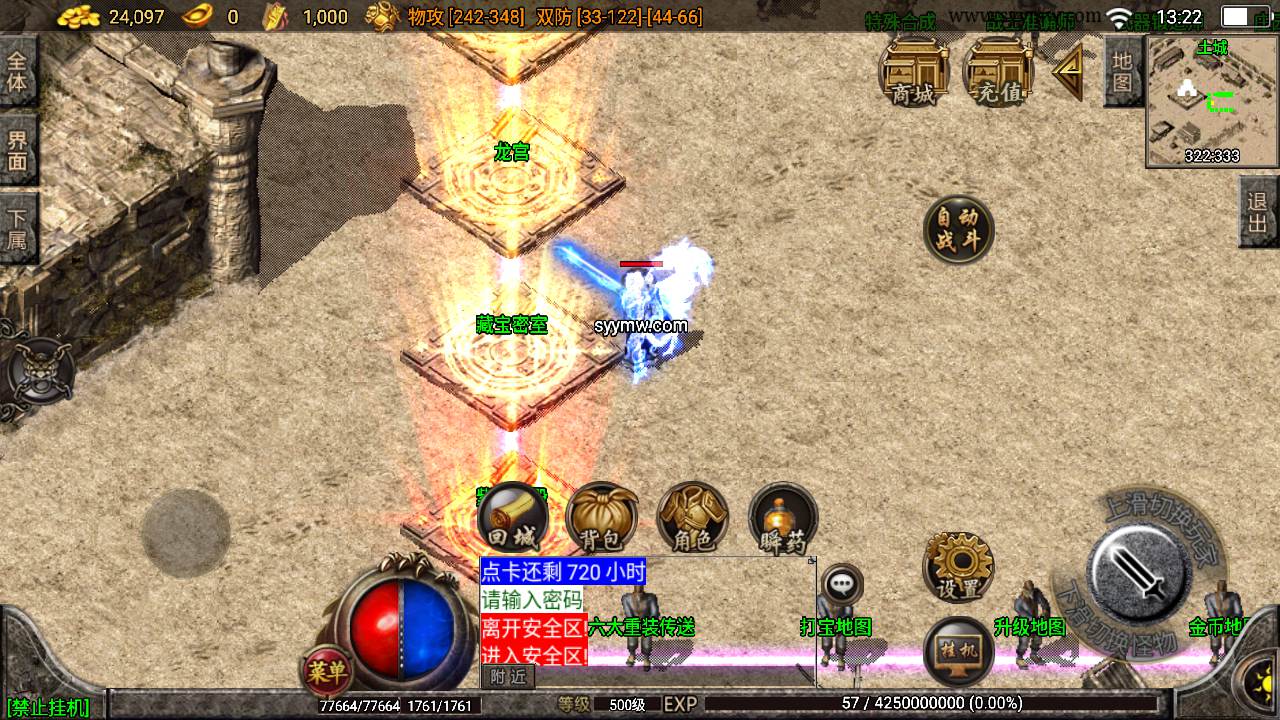The image size is (1280, 720).
Task: Select the 下属 side tab
Action: 17,228
